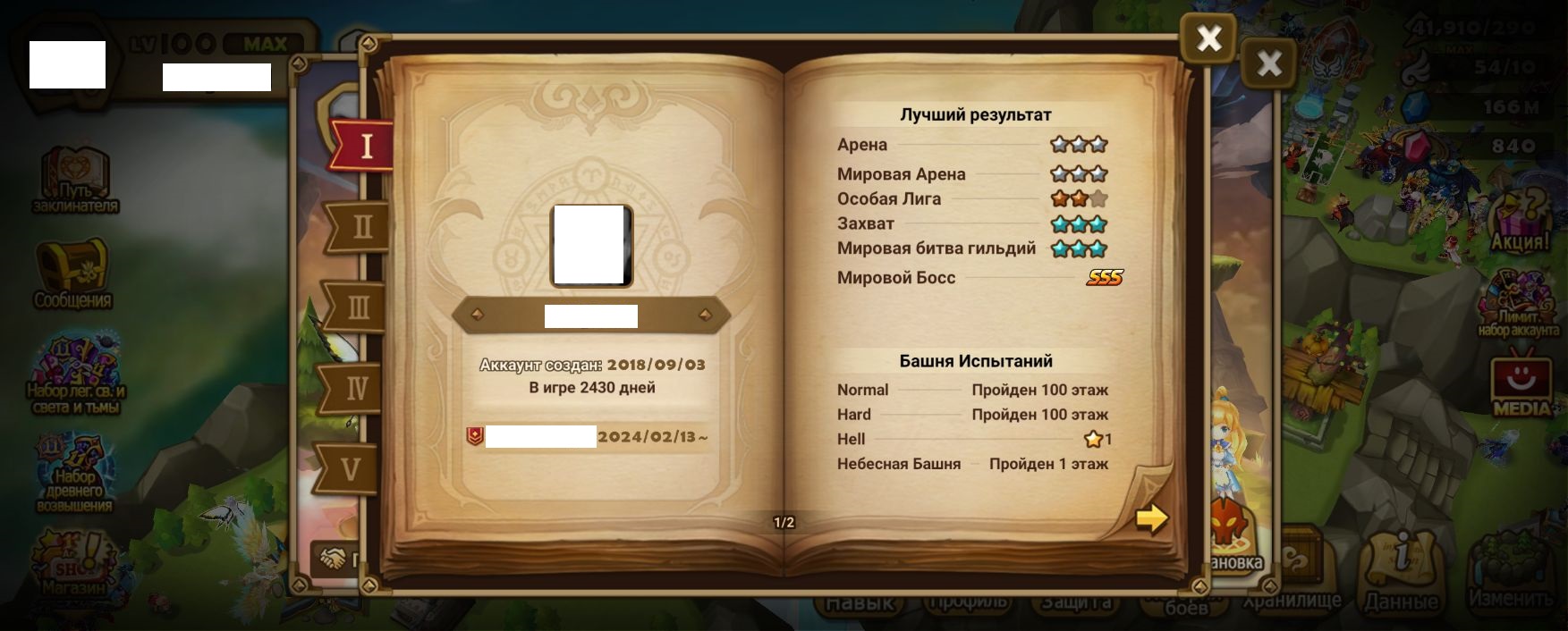Click the player avatar portrait in book
This screenshot has width=1568, height=631.
(590, 245)
